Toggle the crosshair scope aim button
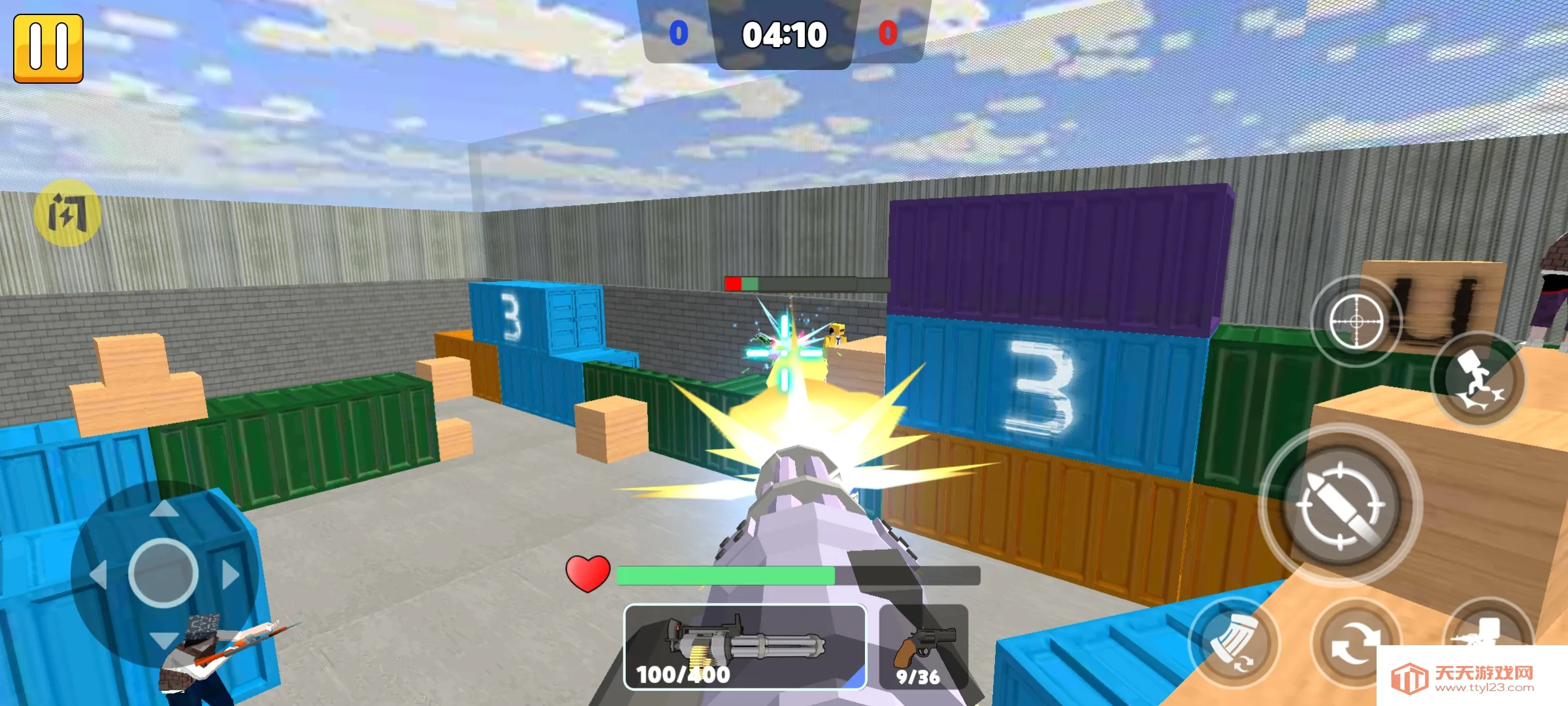 pyautogui.click(x=1356, y=322)
